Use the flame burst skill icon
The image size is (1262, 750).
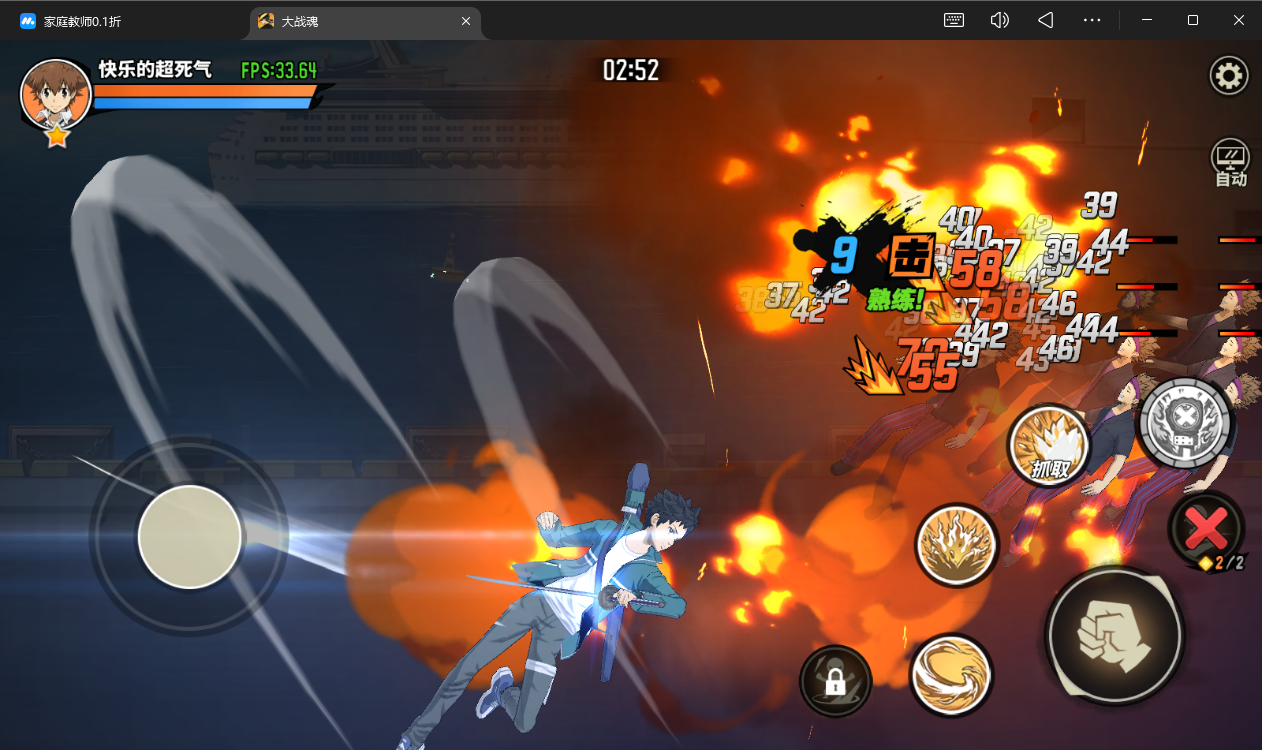coord(956,545)
